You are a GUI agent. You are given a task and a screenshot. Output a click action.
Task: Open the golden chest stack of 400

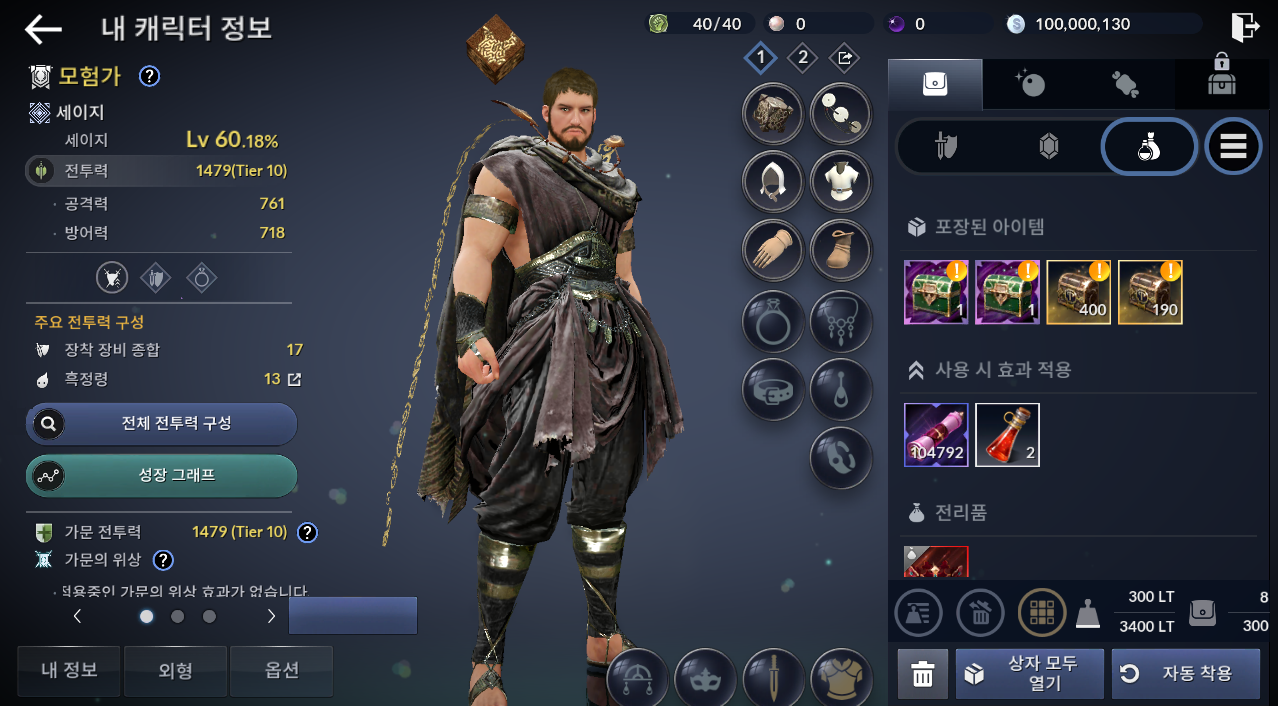(x=1078, y=292)
